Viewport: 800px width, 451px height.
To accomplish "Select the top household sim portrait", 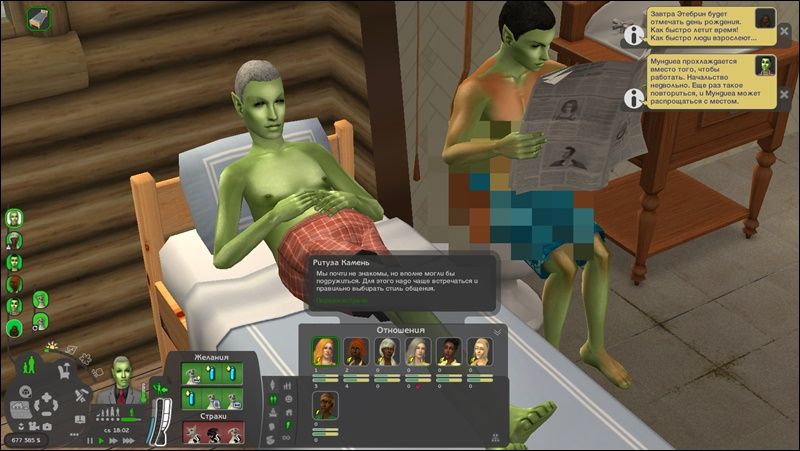I will [x=16, y=218].
